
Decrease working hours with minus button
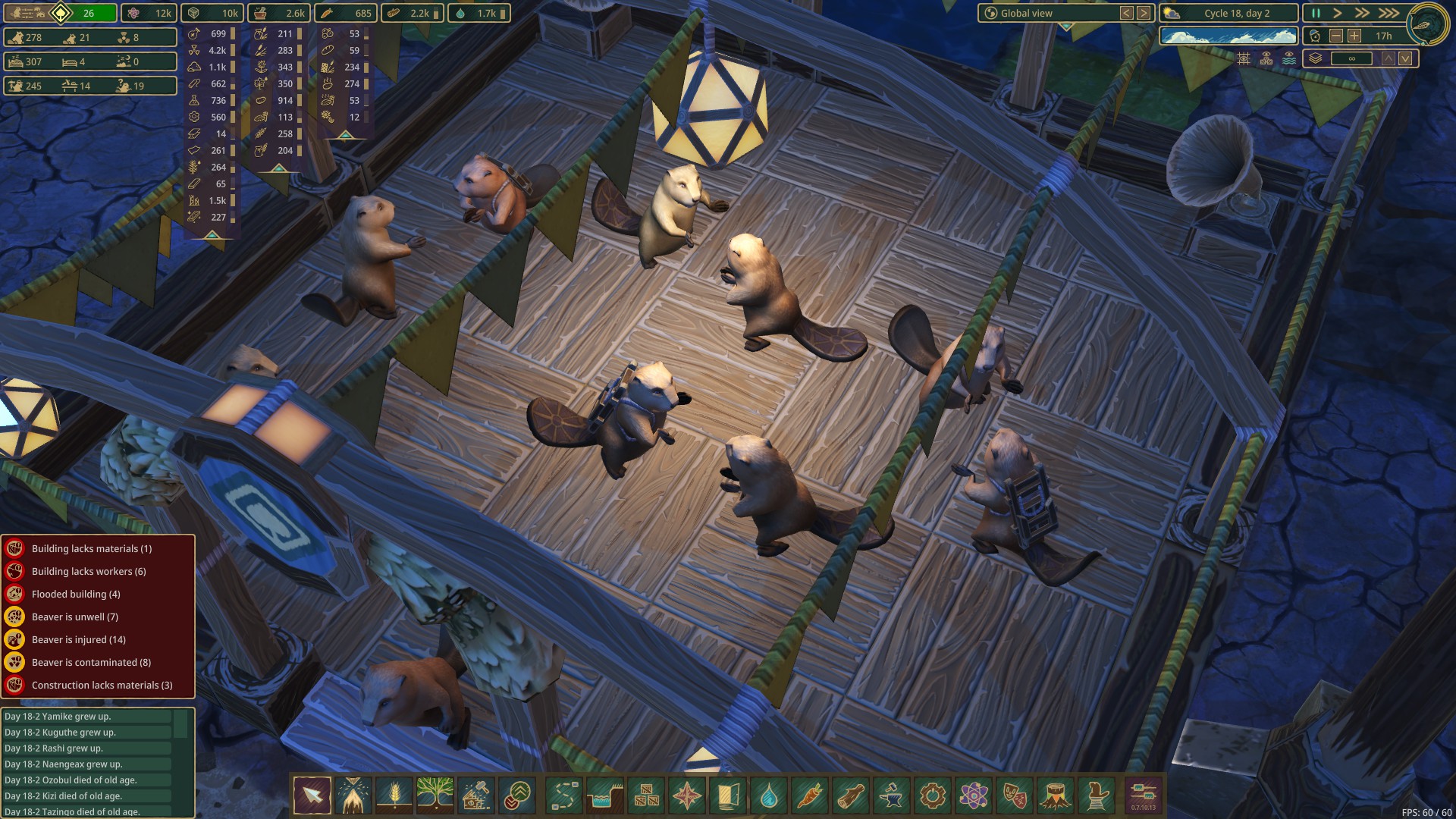(x=1336, y=36)
